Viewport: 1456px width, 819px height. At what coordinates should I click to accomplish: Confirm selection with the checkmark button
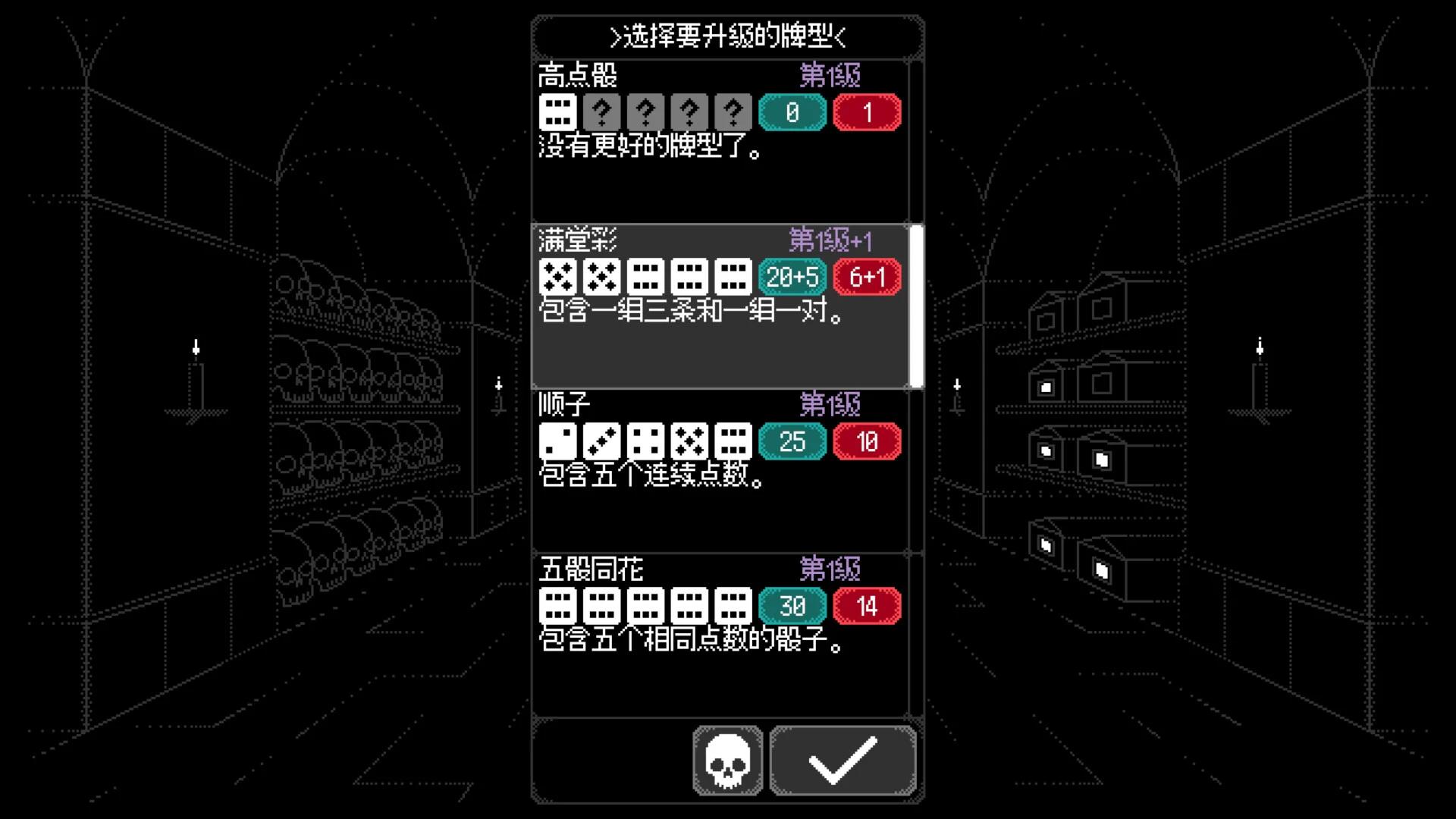843,761
